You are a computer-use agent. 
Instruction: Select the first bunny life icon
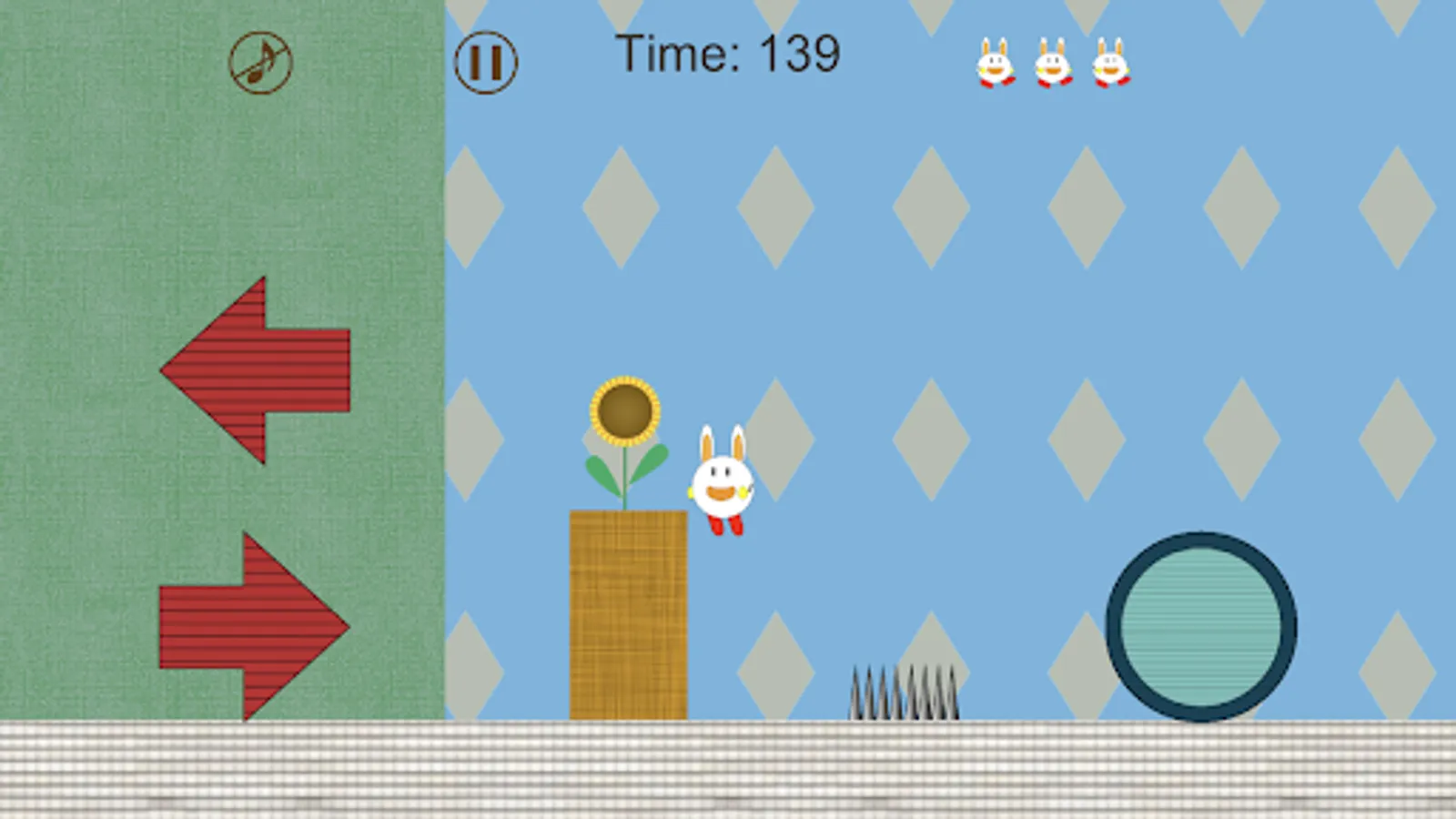(996, 62)
